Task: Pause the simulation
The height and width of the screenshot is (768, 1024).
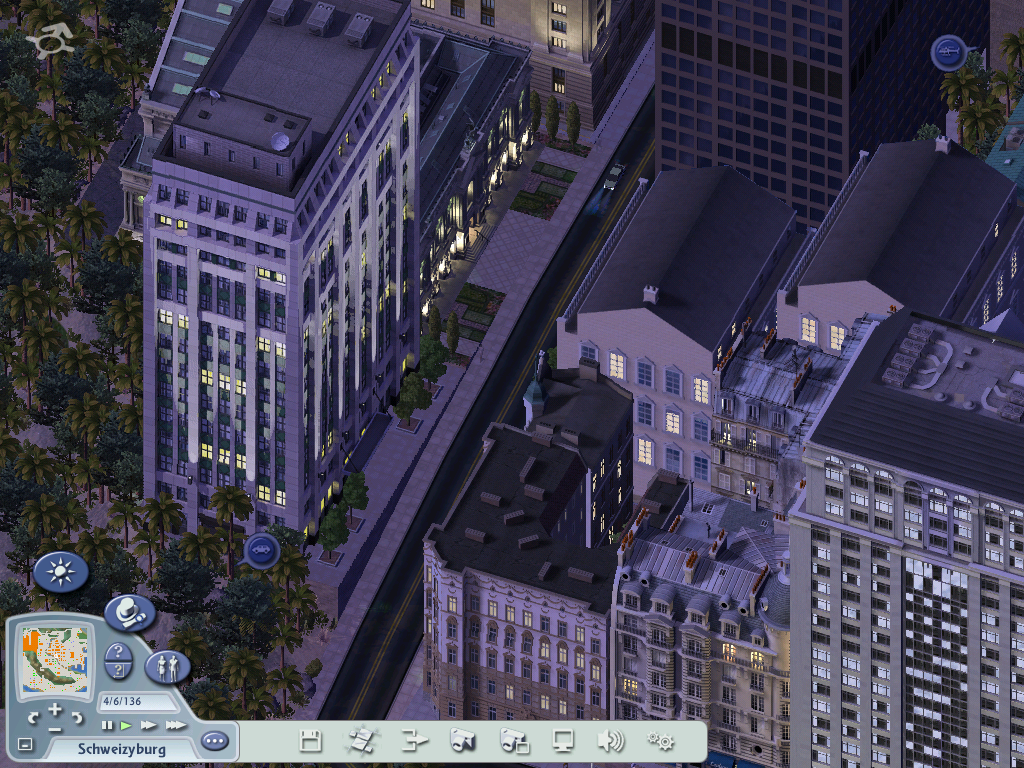Action: [x=107, y=725]
